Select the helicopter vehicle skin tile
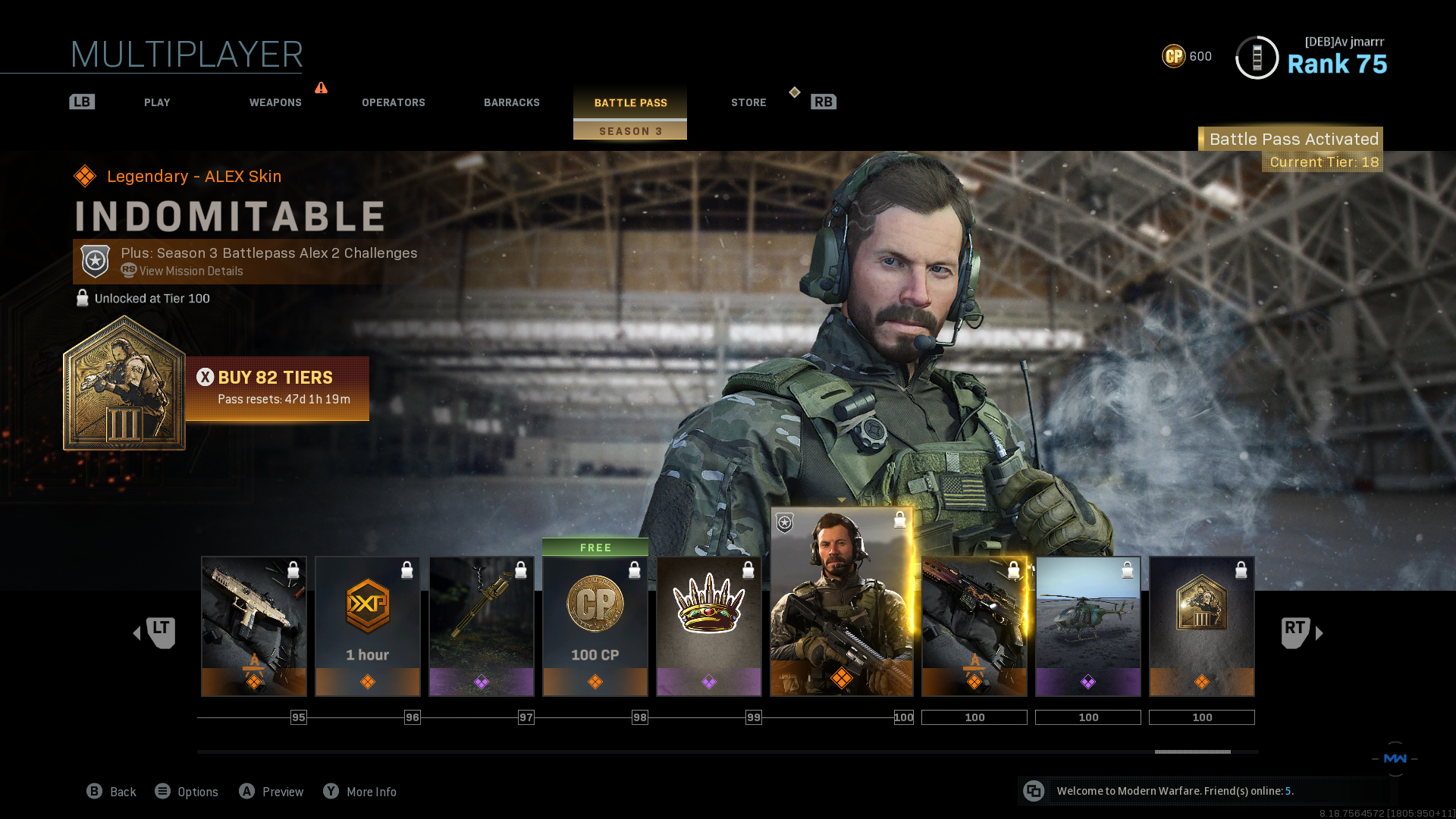1456x819 pixels. pyautogui.click(x=1088, y=626)
